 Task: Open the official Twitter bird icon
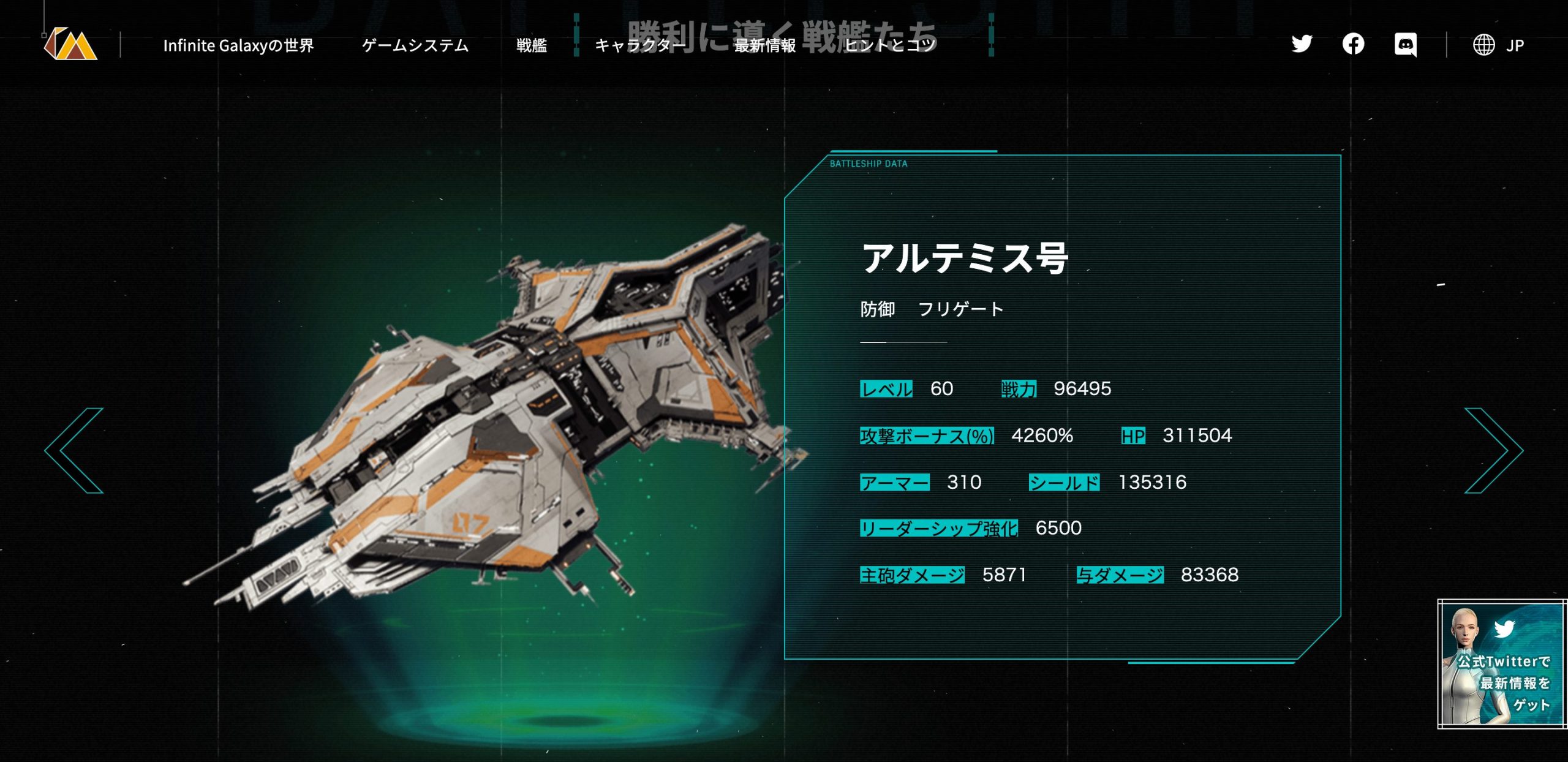(1302, 44)
